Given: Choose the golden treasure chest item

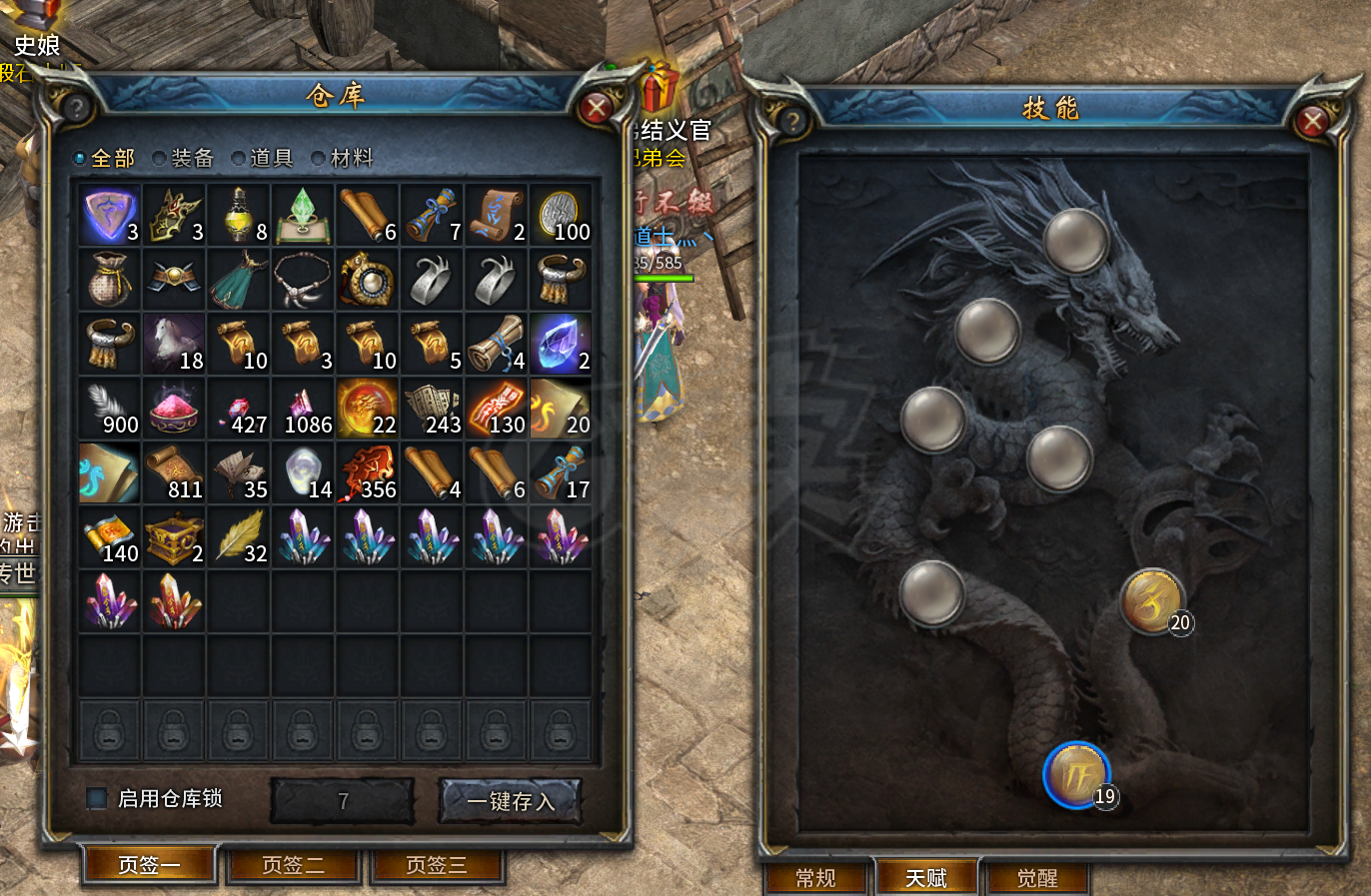Looking at the screenshot, I should [174, 536].
